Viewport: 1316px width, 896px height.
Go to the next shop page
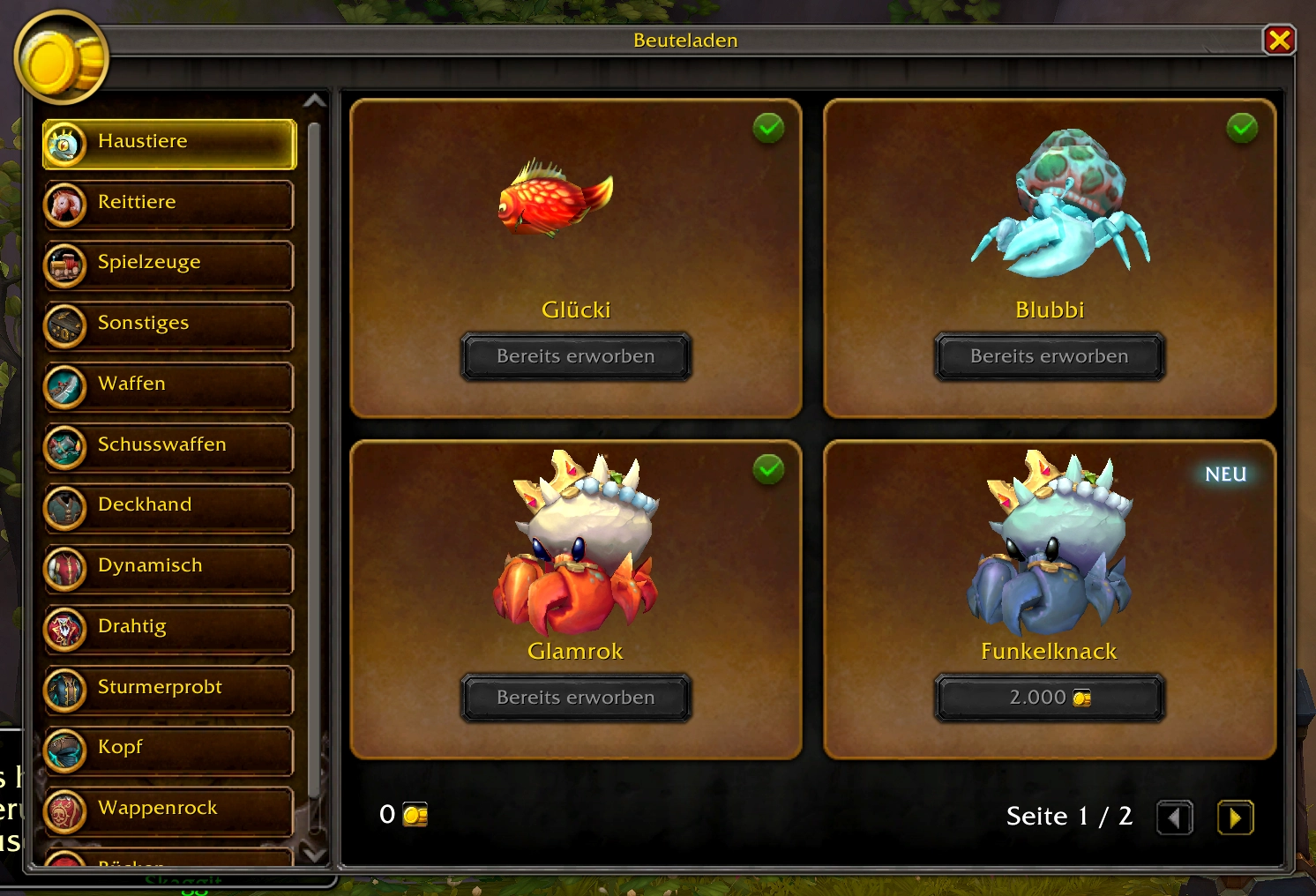[x=1235, y=818]
